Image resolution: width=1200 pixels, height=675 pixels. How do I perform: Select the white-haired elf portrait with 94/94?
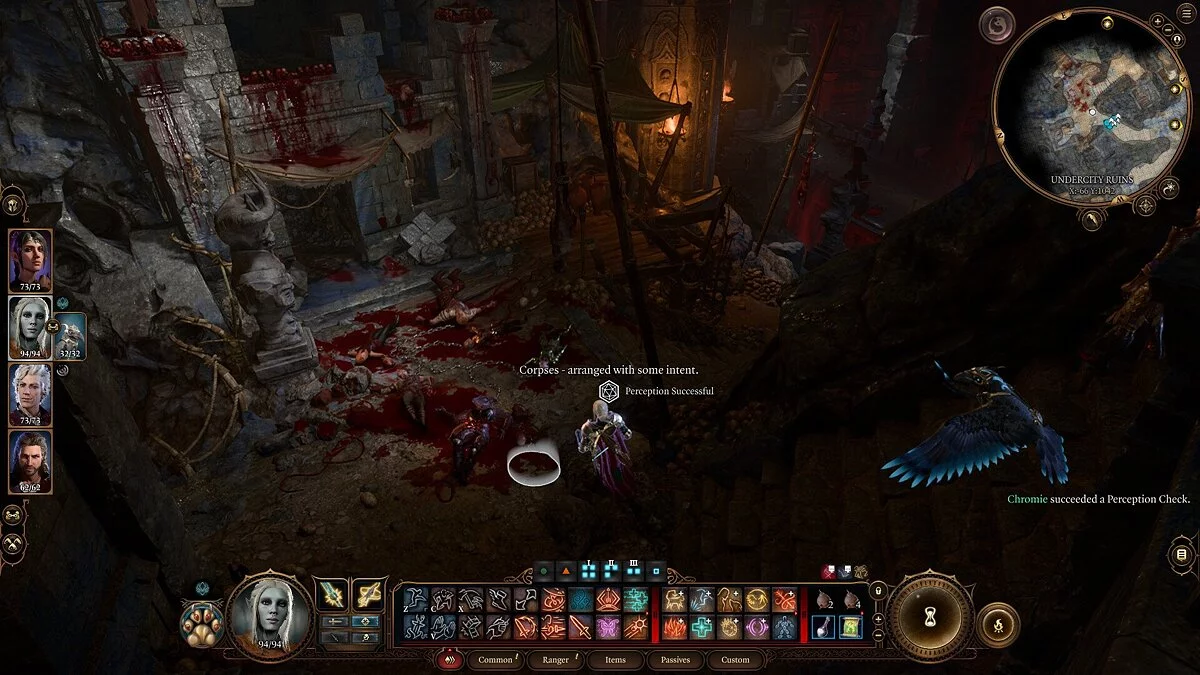coord(30,325)
